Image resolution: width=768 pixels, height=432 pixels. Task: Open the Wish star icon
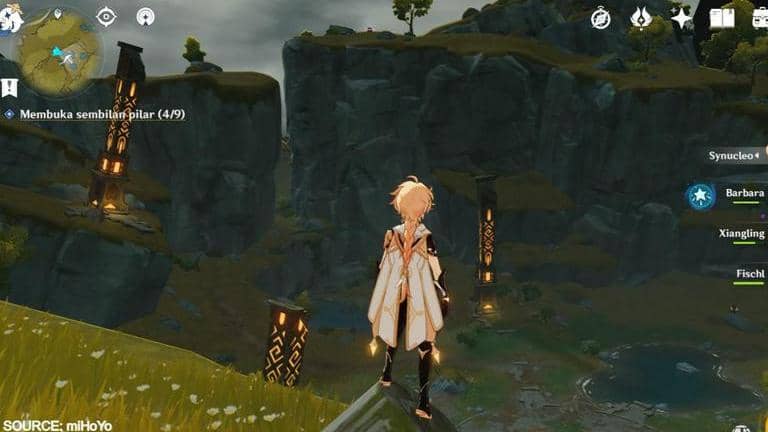pos(681,18)
